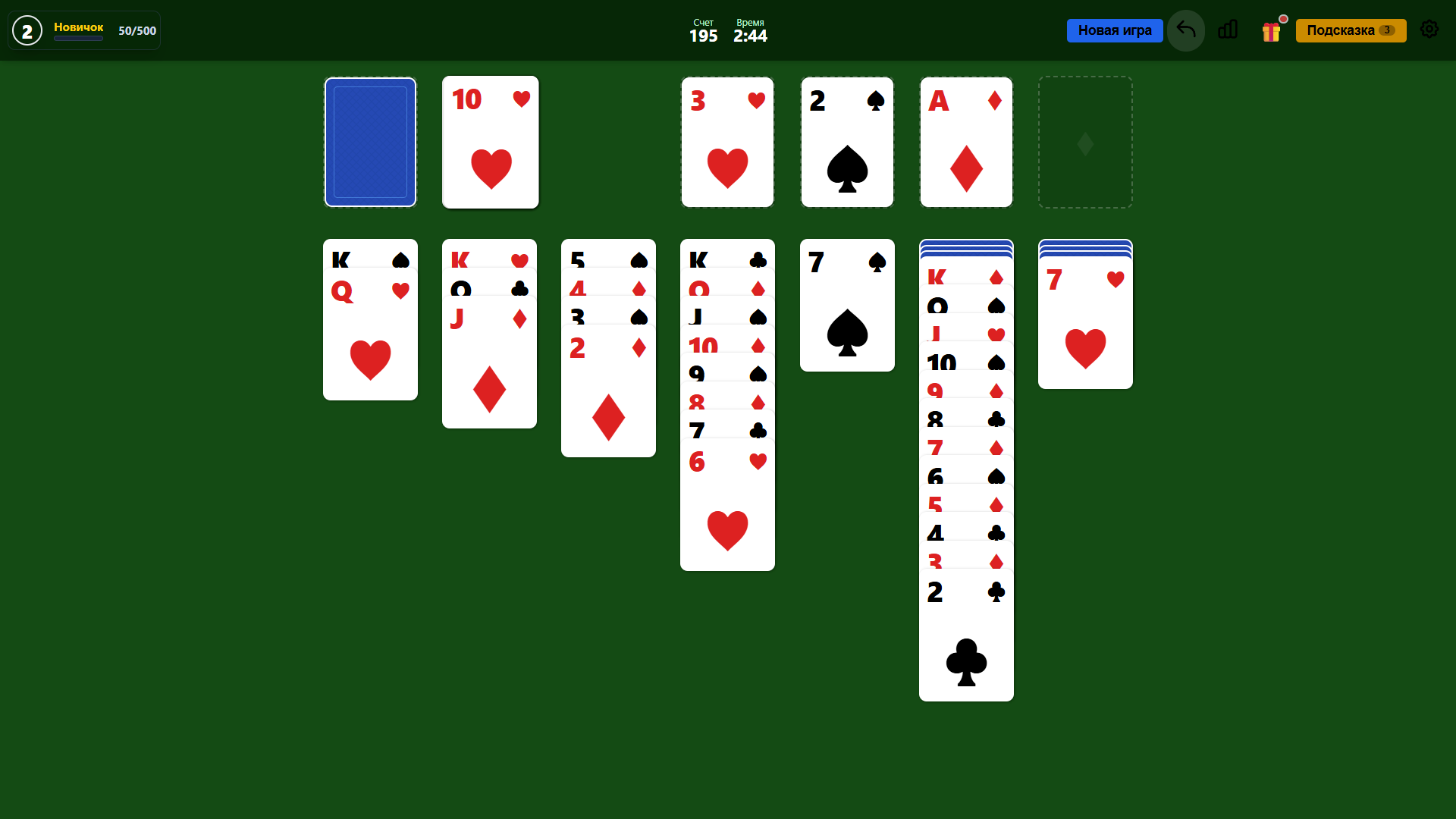
Task: Click the empty diamond foundation slot
Action: click(x=1084, y=142)
